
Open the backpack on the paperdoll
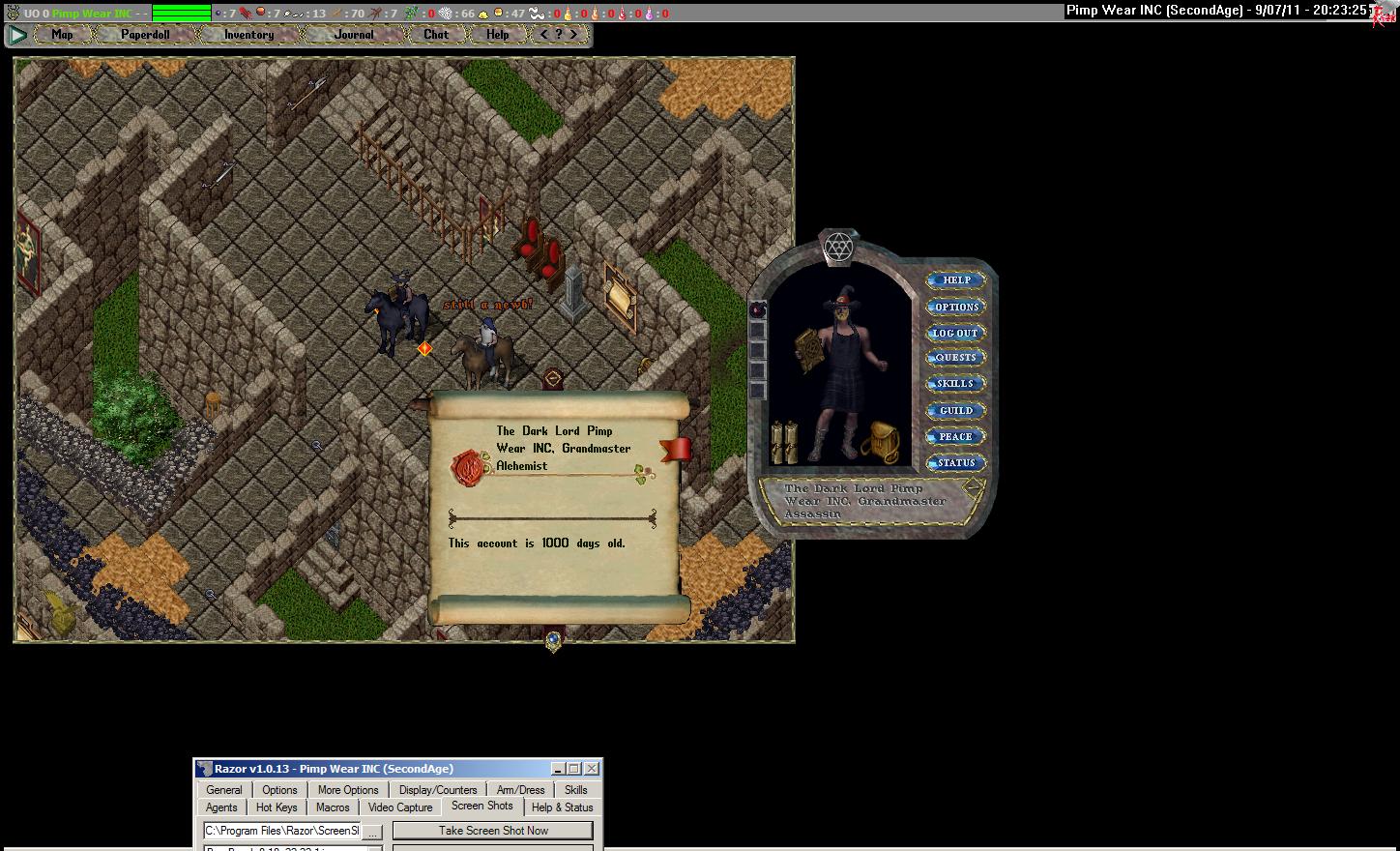(882, 441)
